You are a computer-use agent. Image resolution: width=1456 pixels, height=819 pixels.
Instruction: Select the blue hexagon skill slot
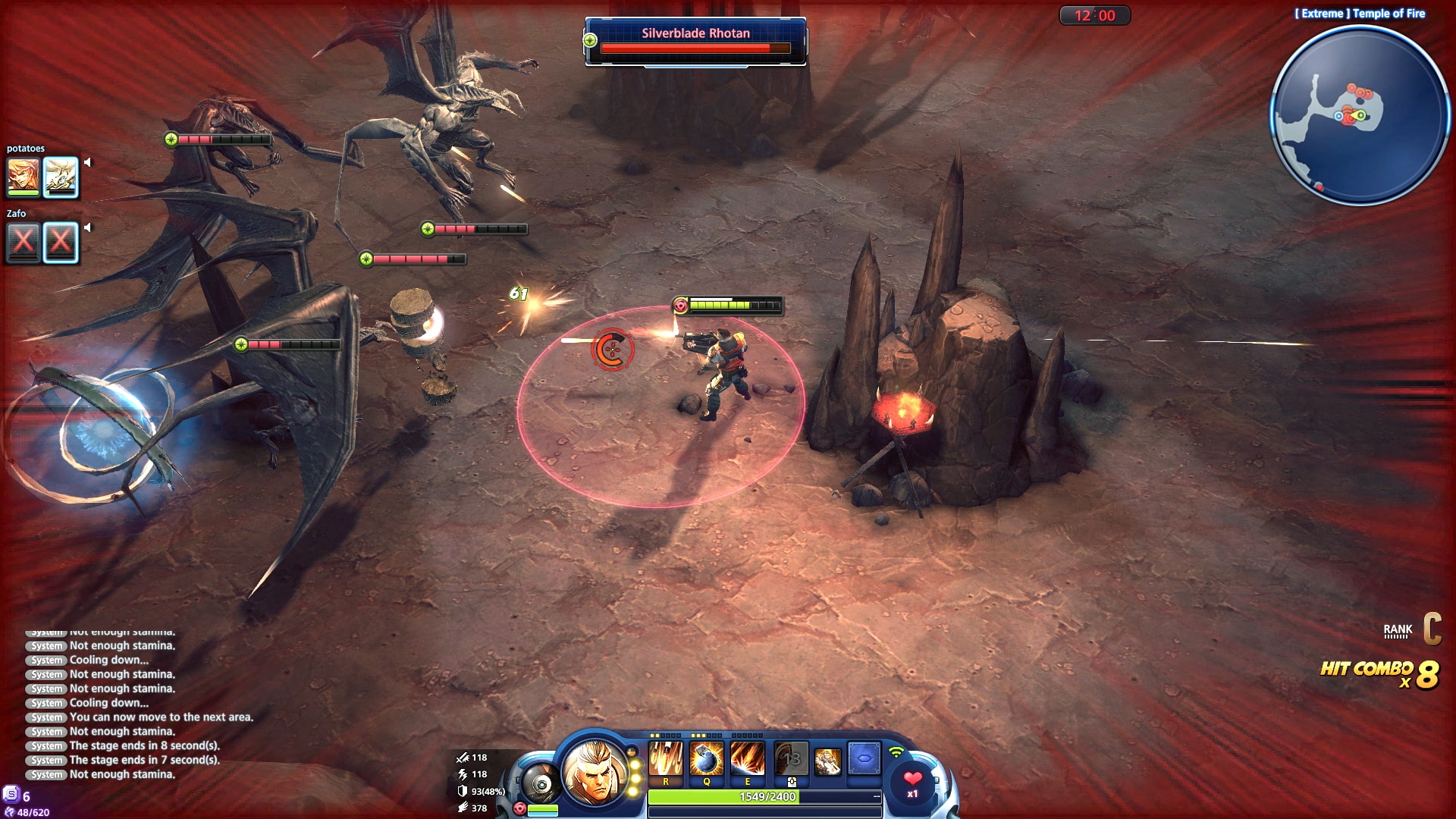tap(864, 758)
